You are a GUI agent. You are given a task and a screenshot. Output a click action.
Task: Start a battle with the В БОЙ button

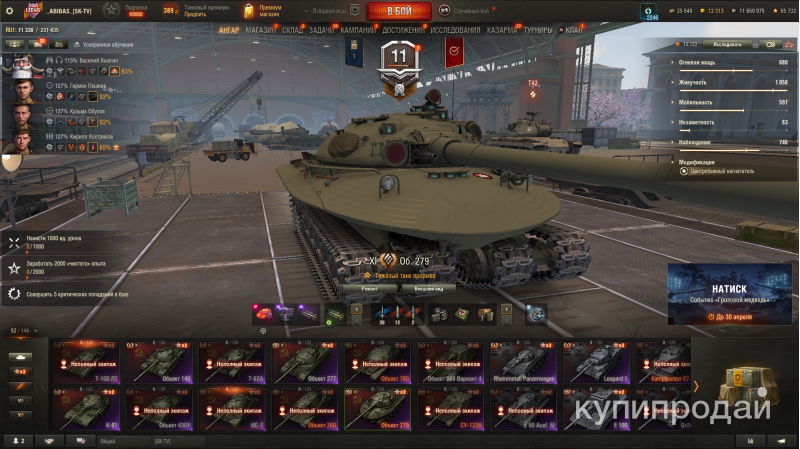[x=399, y=11]
